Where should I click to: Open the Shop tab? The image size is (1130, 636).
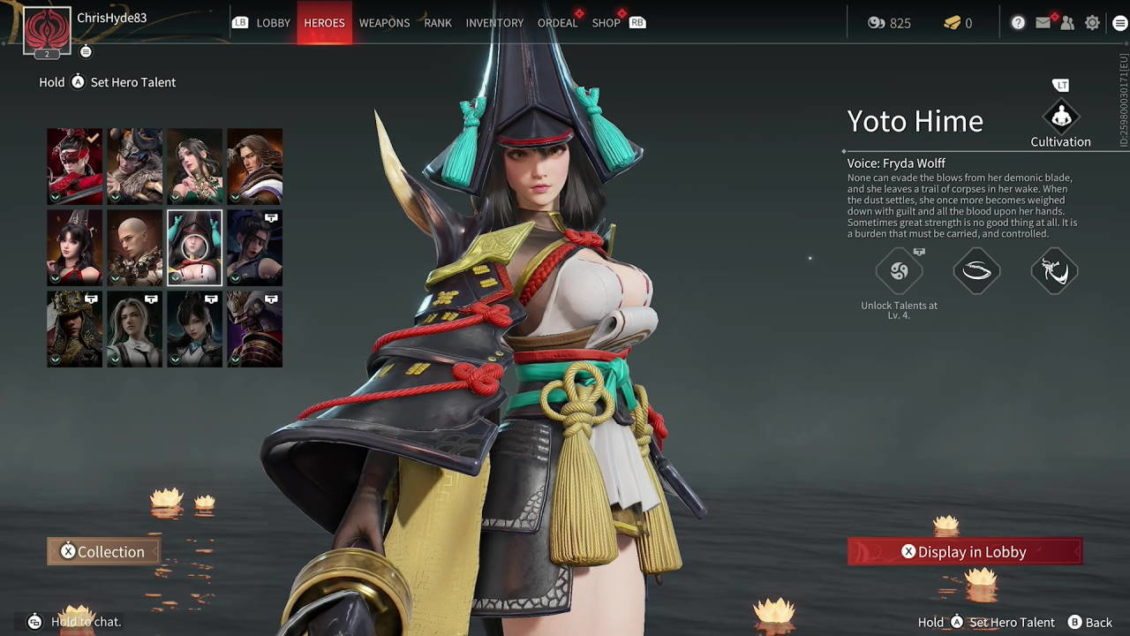[606, 23]
